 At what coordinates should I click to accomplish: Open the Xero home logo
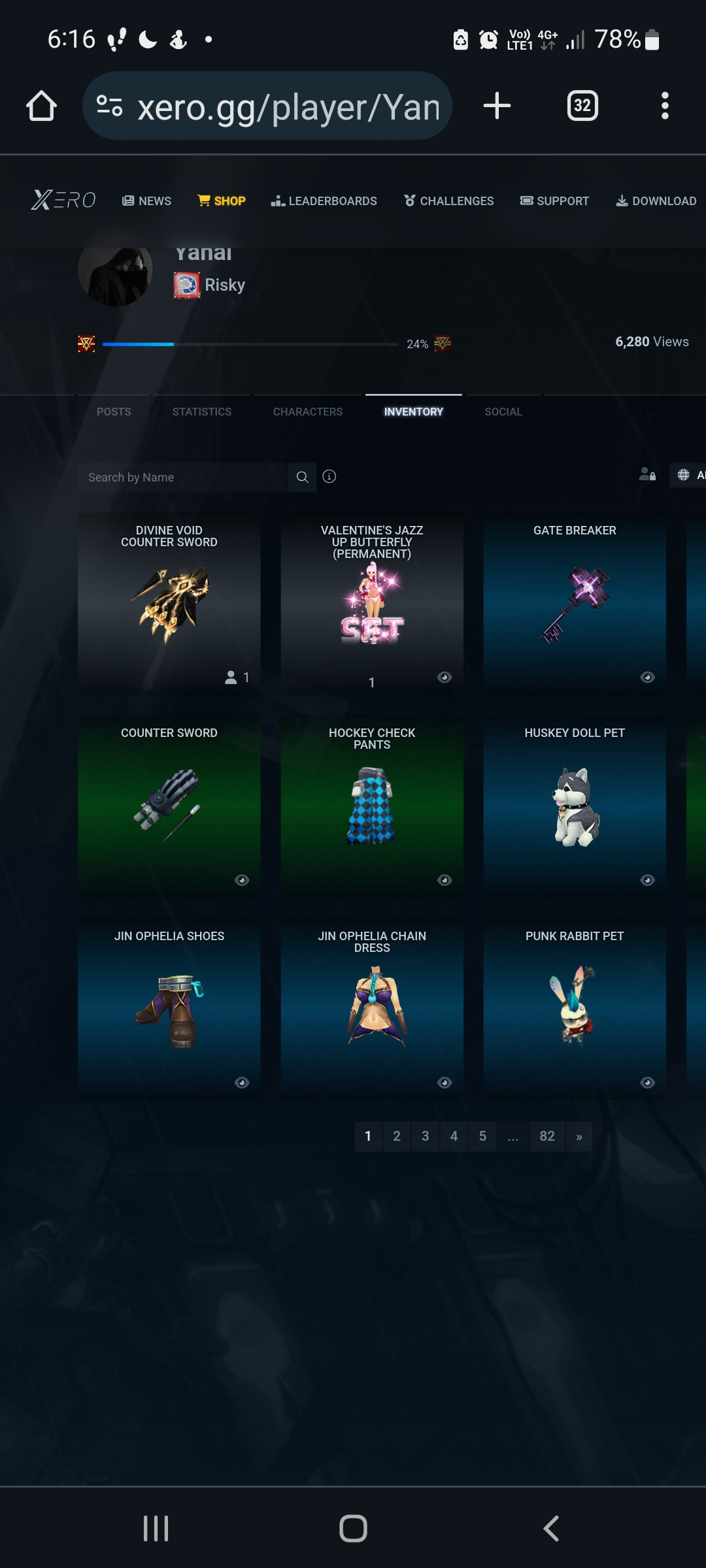tap(63, 200)
